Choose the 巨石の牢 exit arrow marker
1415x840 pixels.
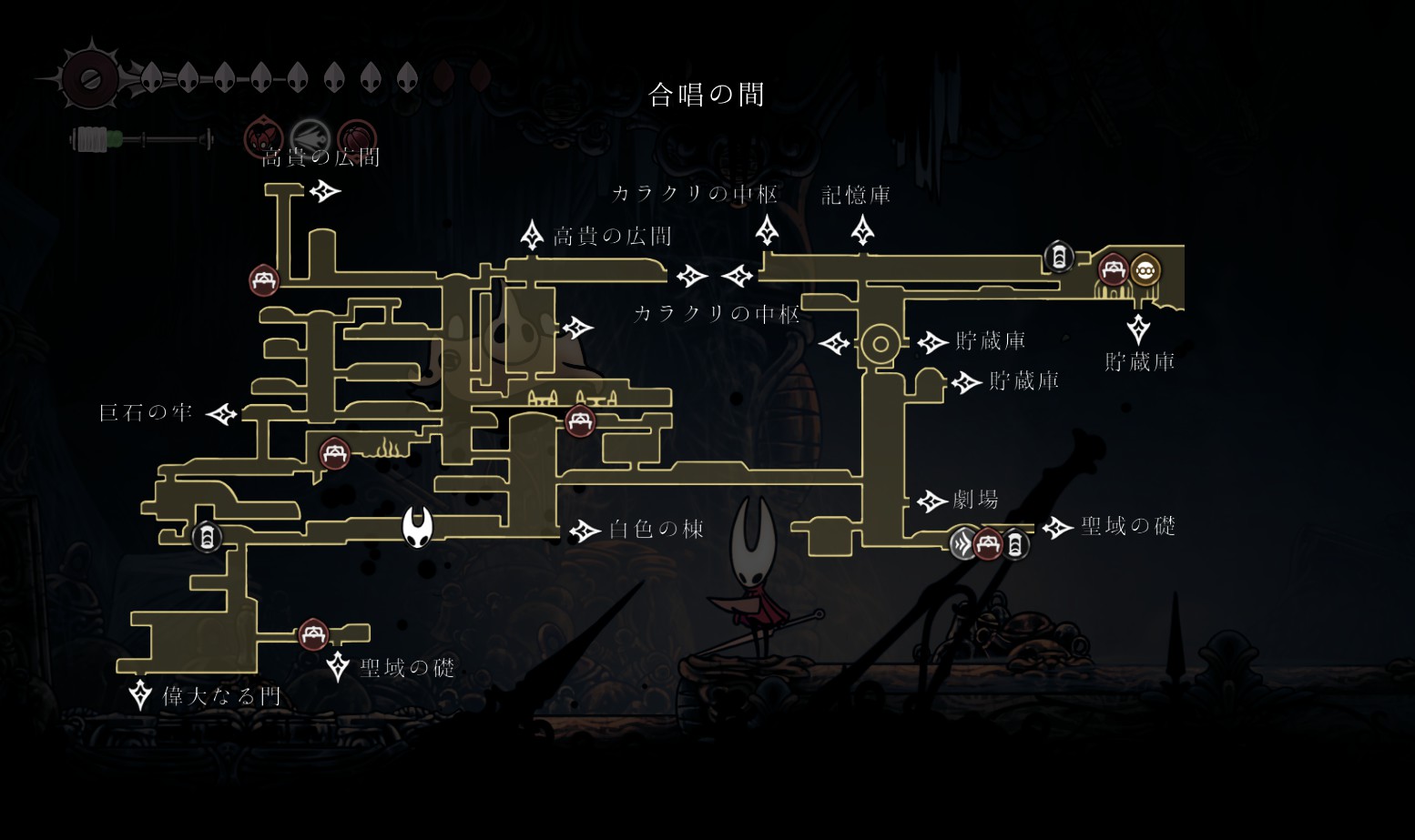click(x=221, y=414)
